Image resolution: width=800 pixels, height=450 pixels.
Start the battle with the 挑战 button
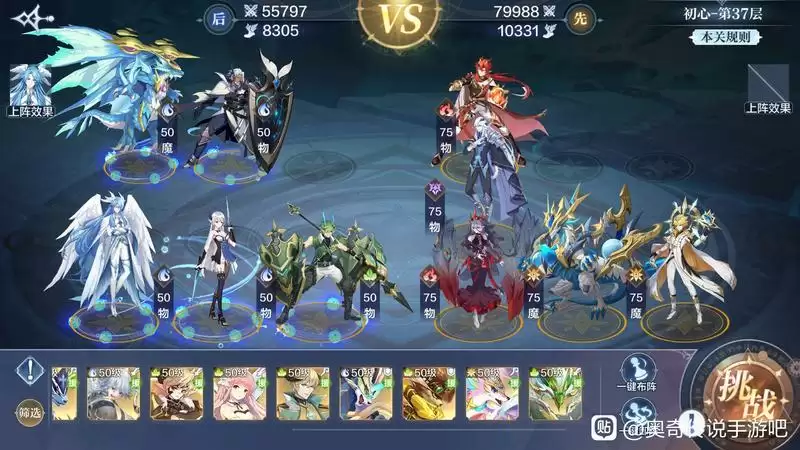coord(740,388)
